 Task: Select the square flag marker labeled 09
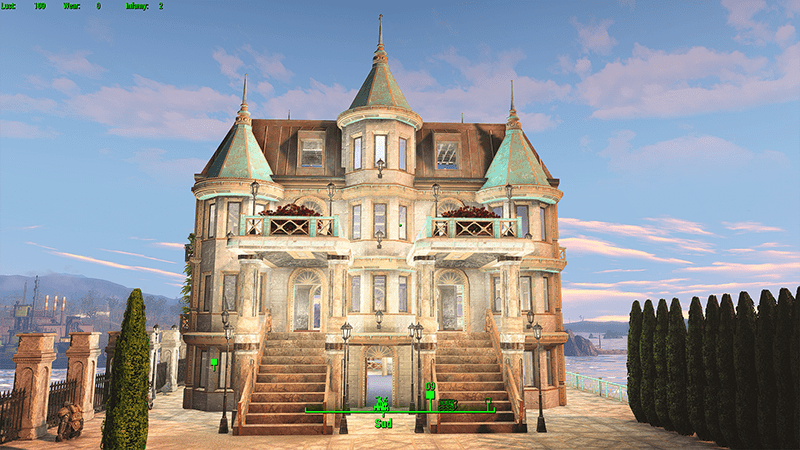point(430,397)
